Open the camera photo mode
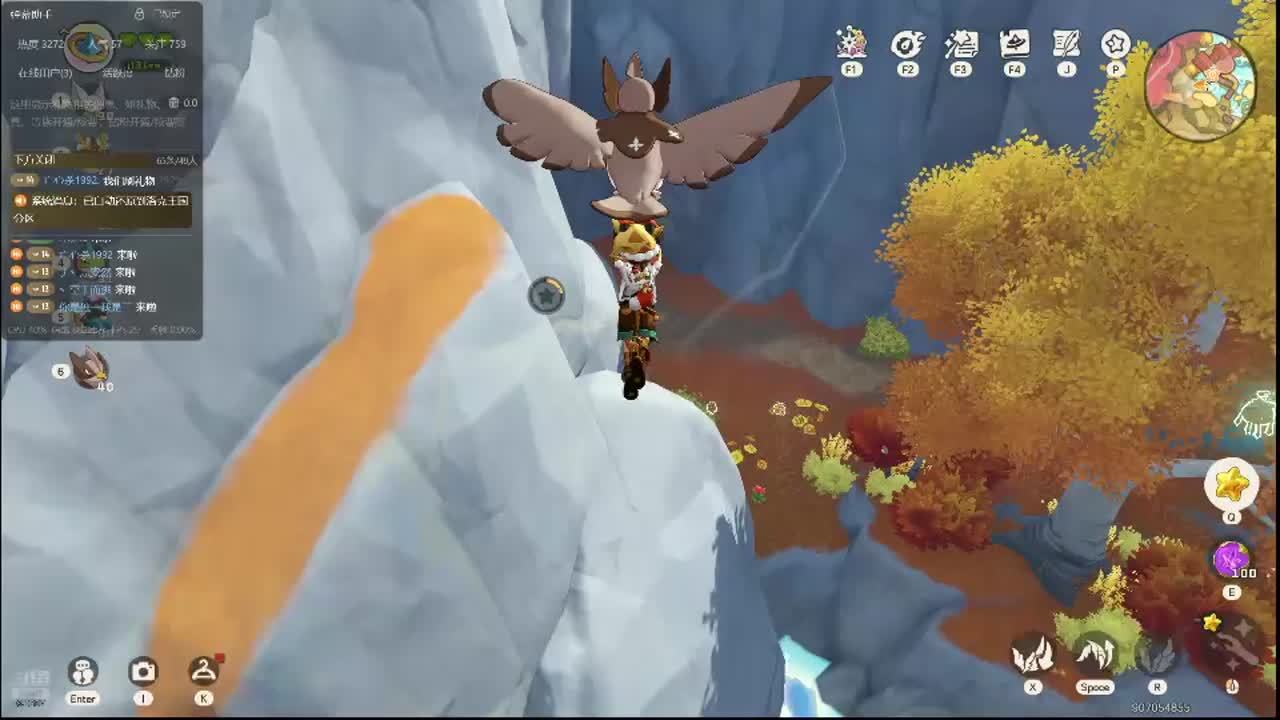 point(143,672)
